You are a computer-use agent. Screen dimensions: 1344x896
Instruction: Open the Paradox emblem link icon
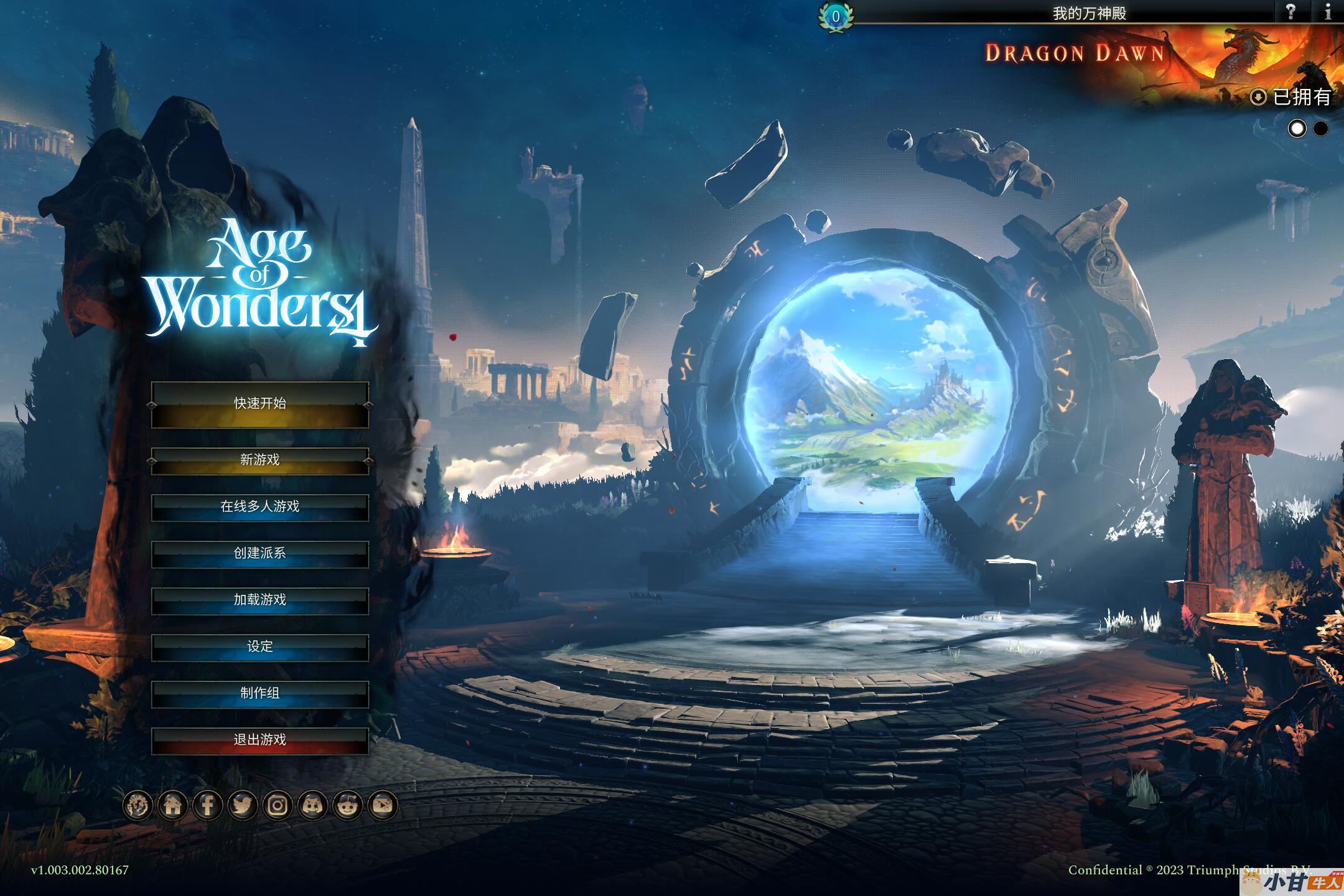click(138, 806)
